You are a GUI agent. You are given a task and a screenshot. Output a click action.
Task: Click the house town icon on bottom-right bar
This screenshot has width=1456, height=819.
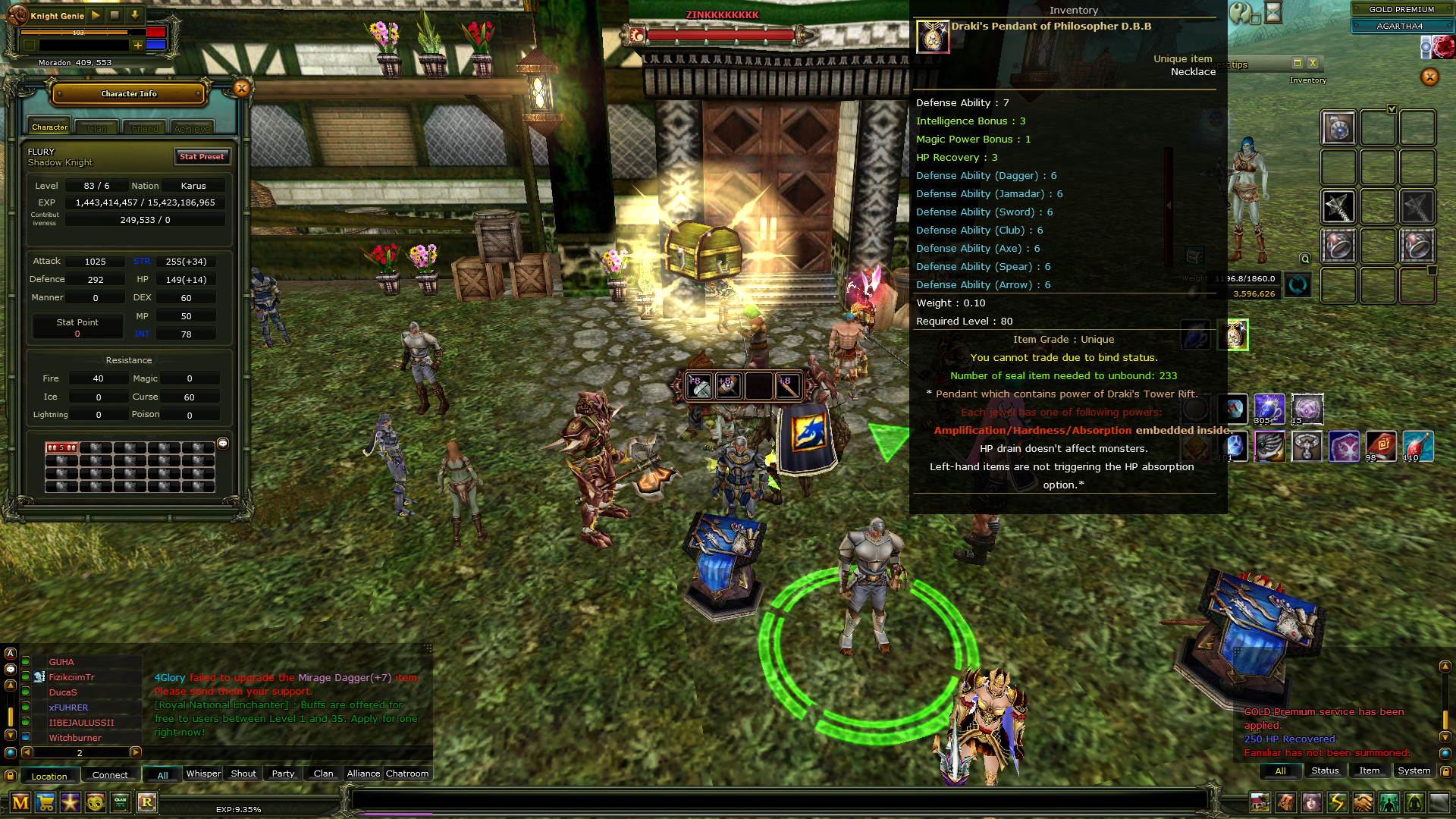1260,802
